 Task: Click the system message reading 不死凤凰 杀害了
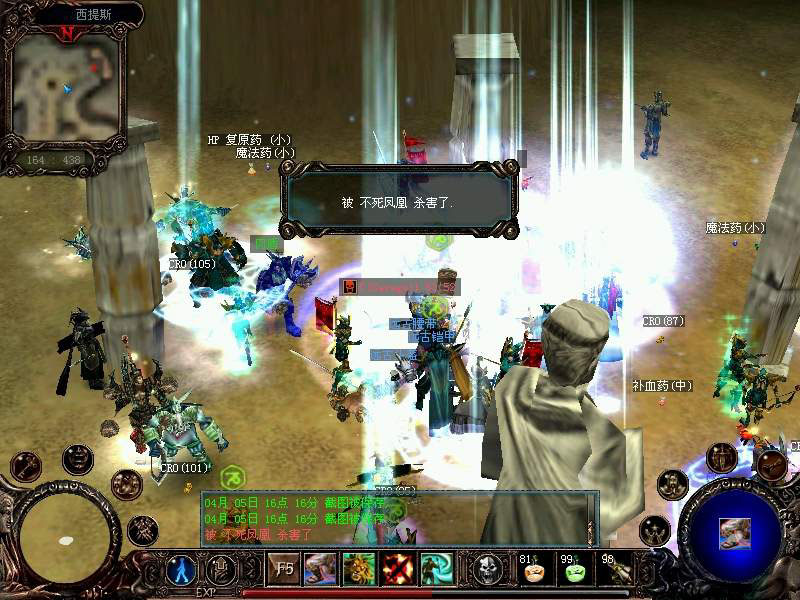click(x=397, y=202)
